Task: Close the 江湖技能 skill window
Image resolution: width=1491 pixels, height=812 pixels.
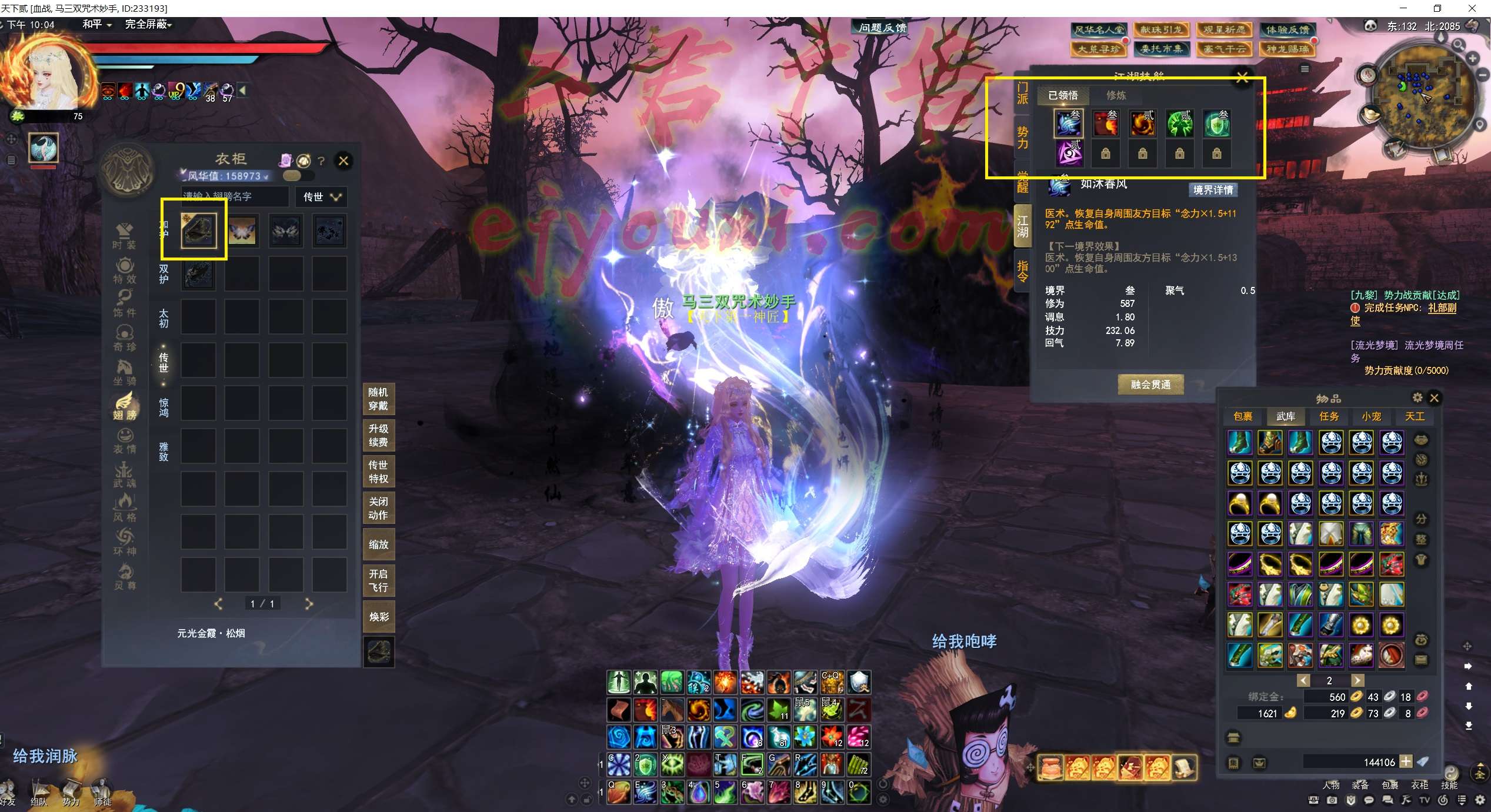Action: pos(1242,78)
